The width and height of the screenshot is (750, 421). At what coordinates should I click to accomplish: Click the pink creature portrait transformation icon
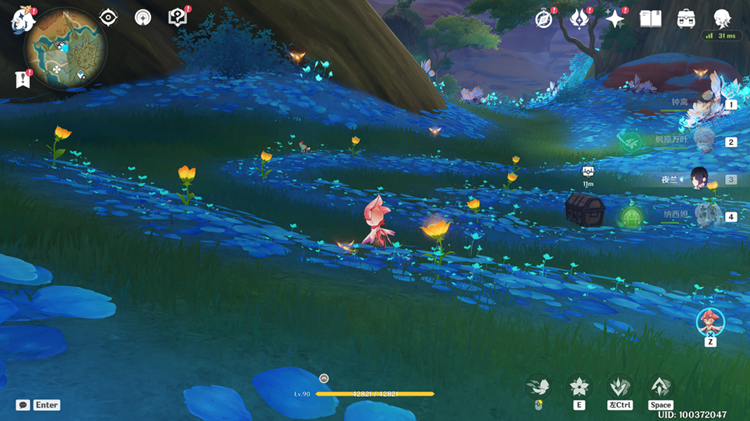click(709, 321)
